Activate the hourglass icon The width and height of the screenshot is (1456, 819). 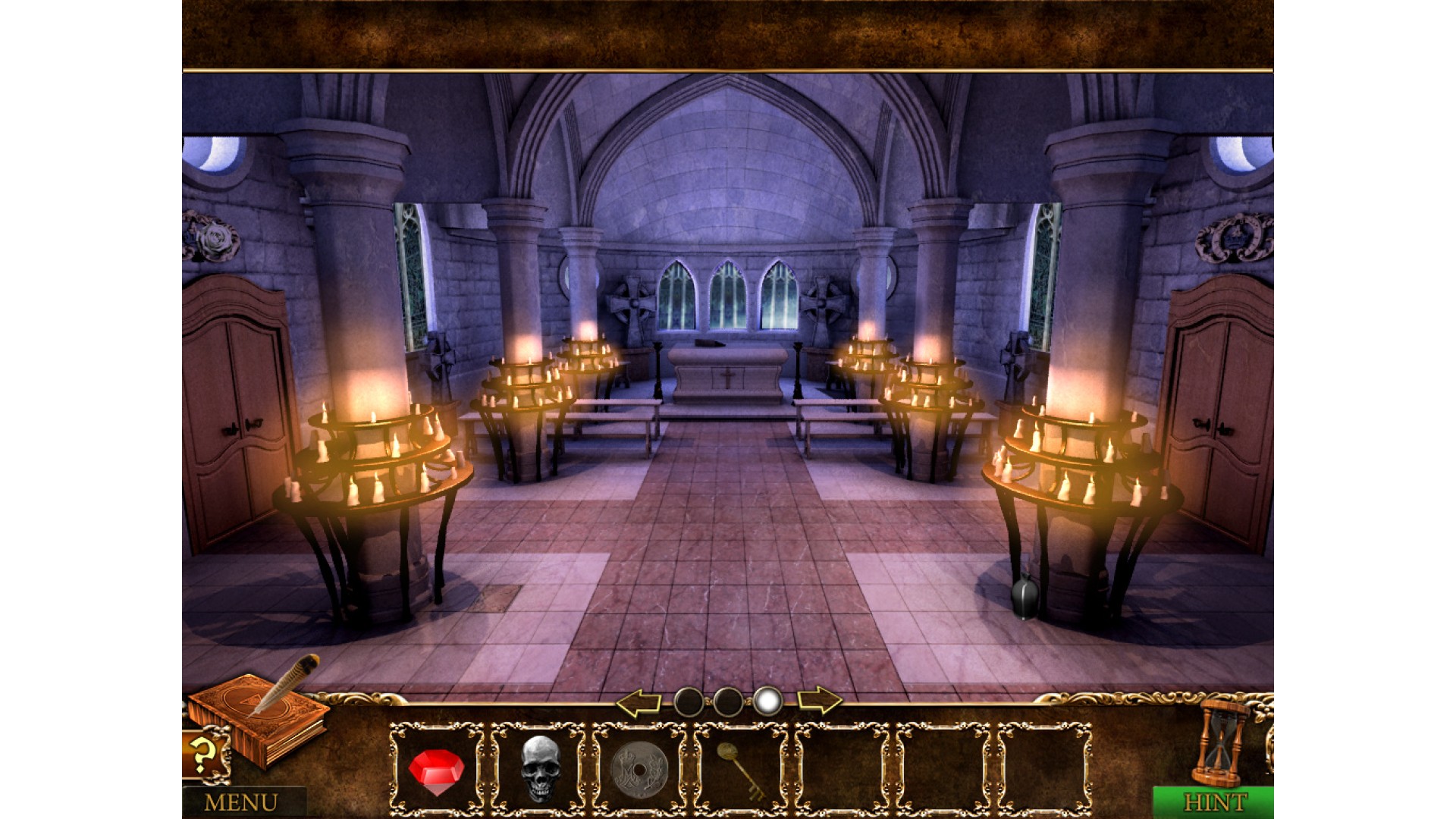tap(1220, 743)
